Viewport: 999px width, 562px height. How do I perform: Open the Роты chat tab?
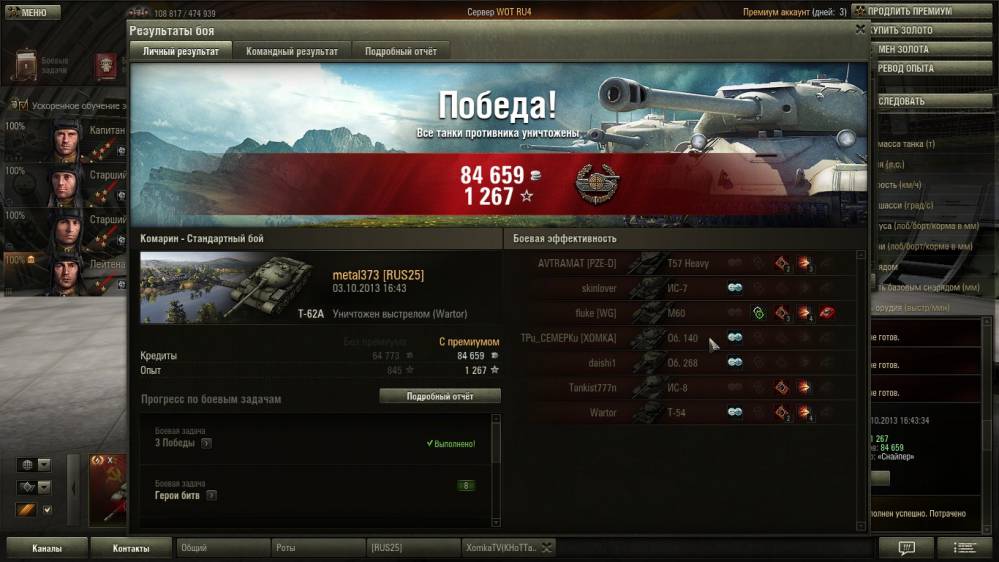click(317, 548)
